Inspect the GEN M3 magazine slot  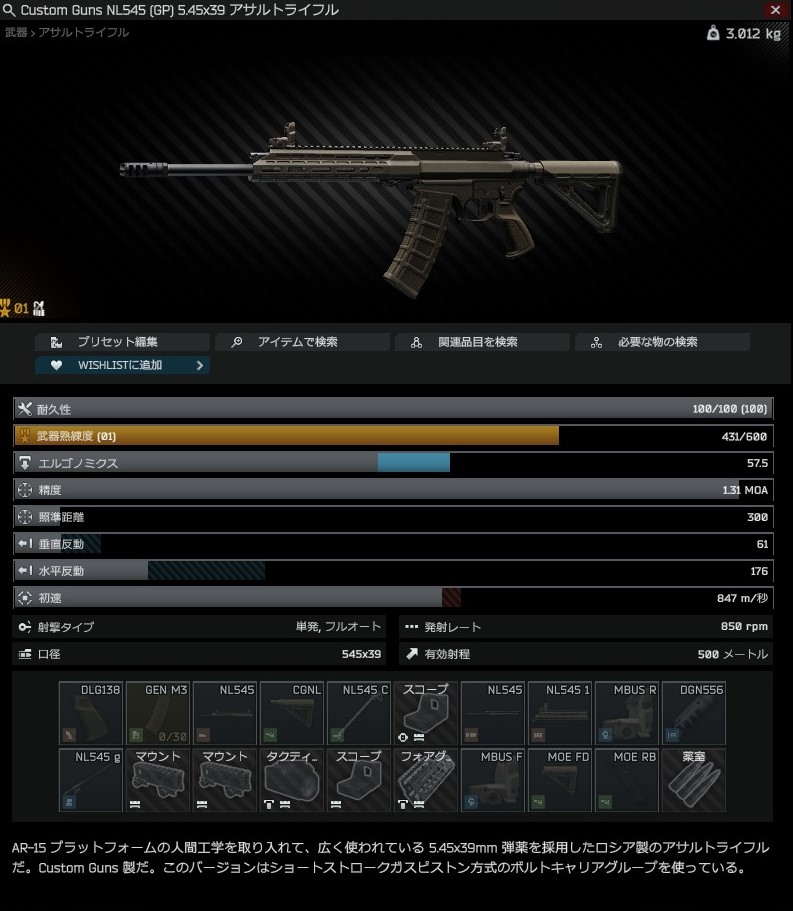158,713
